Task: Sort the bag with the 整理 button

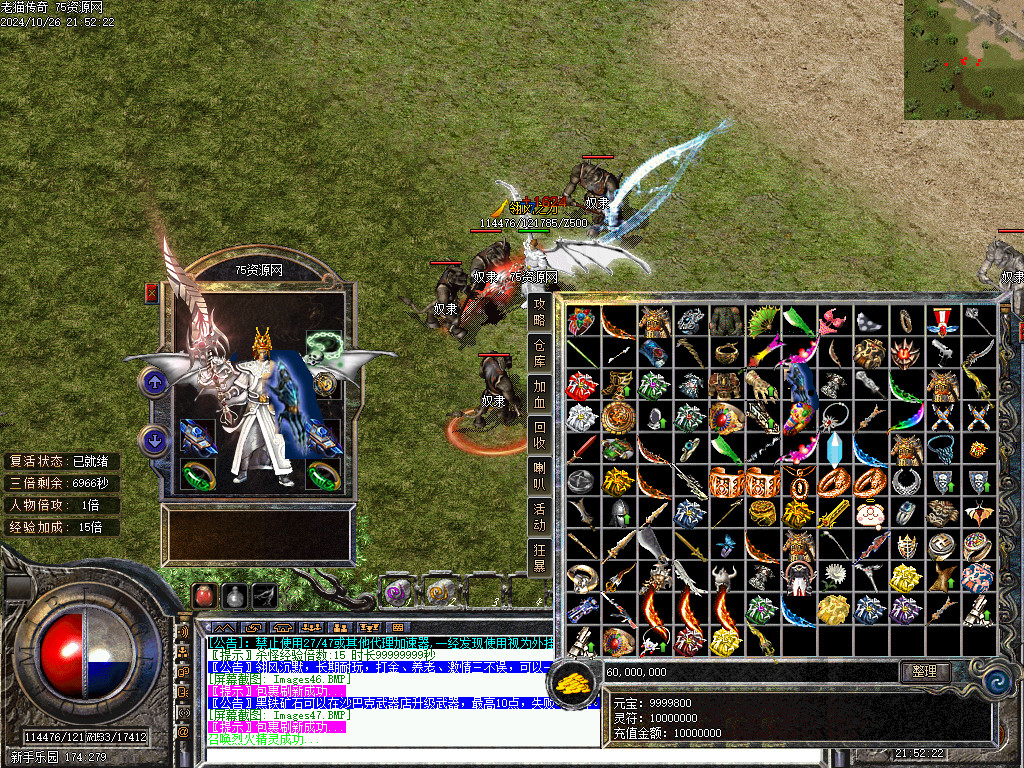Action: 924,672
